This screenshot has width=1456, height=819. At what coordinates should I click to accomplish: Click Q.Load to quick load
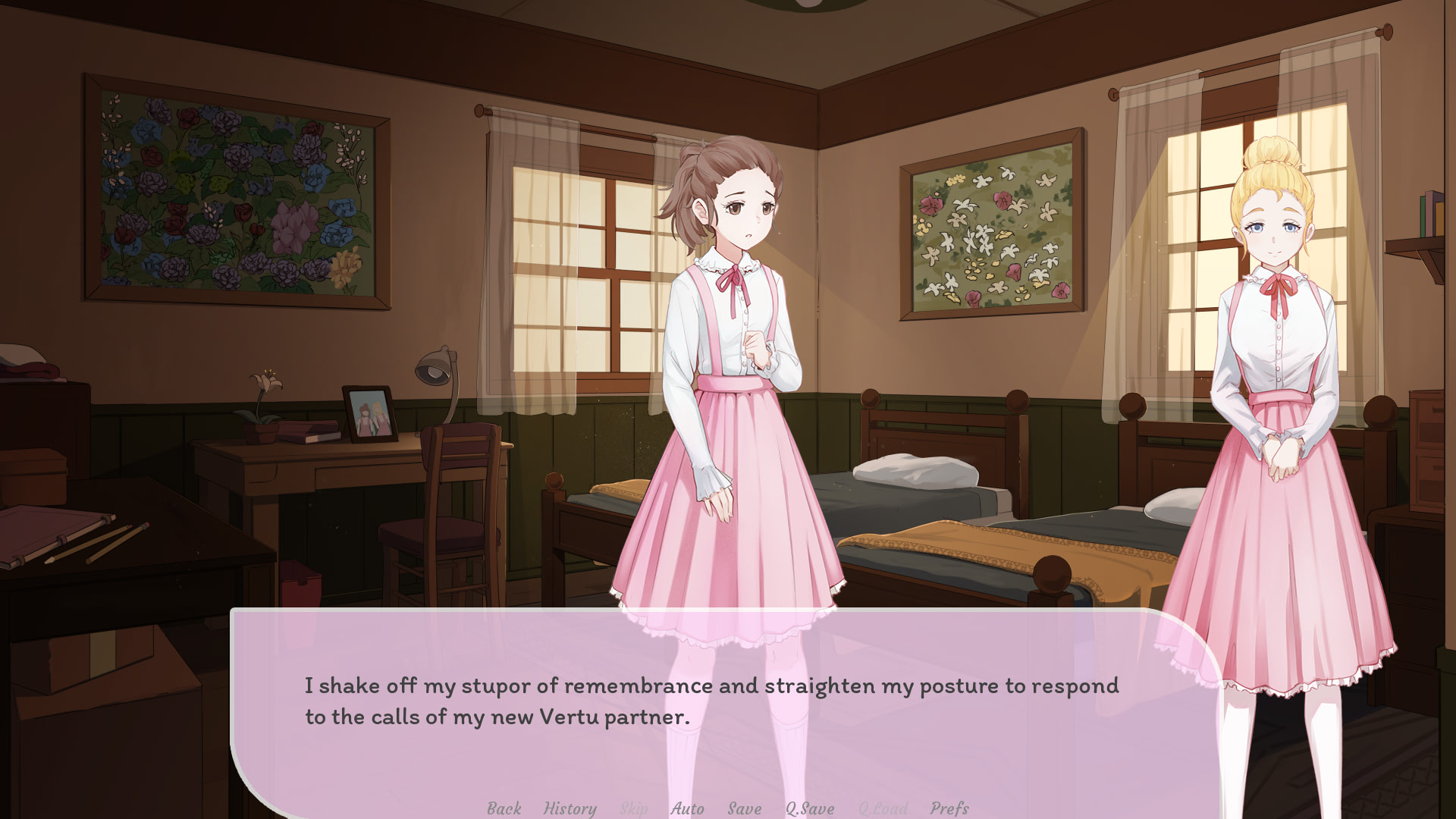pos(882,808)
